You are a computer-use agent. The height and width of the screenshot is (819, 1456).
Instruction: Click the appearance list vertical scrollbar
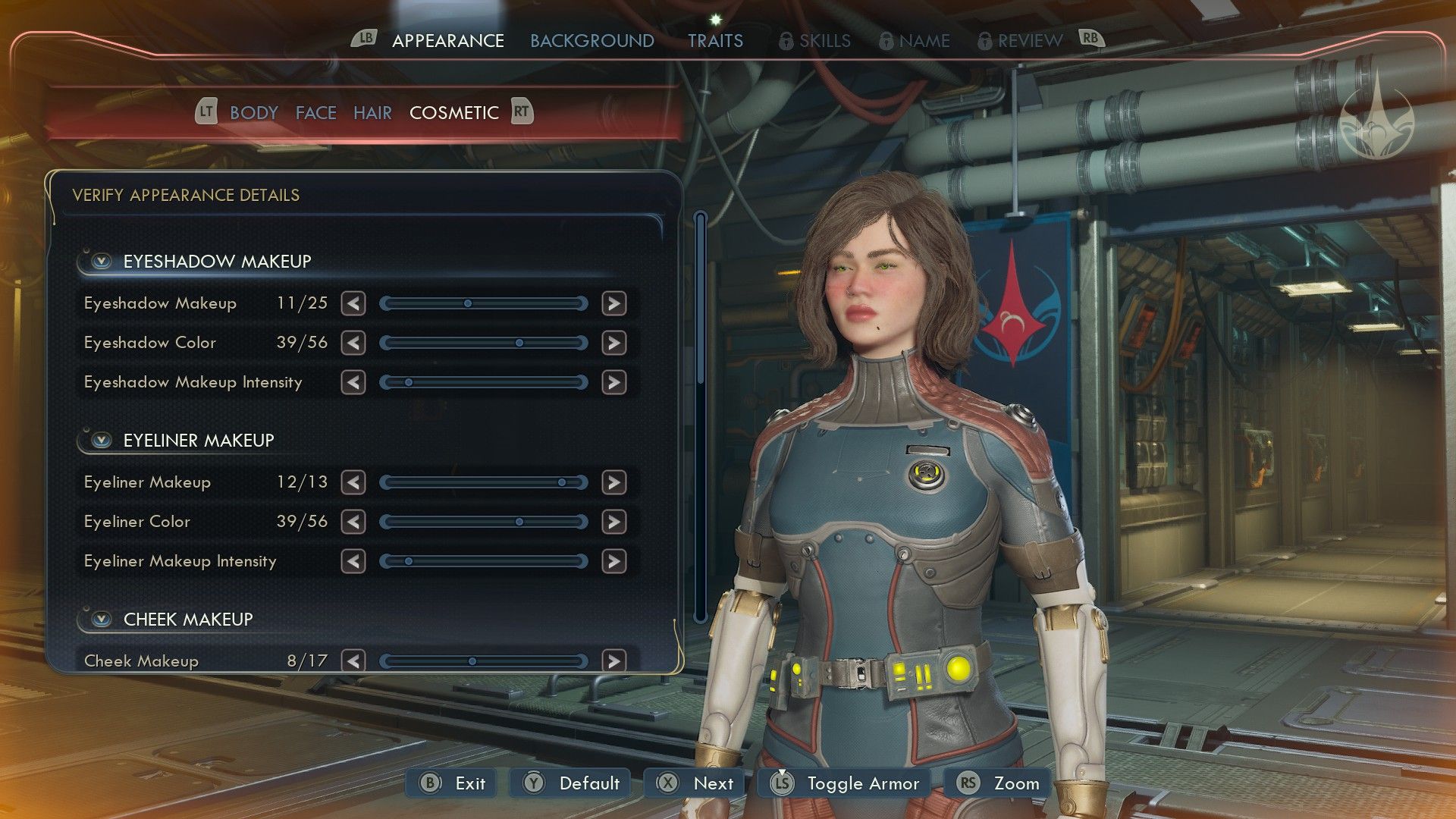point(700,417)
